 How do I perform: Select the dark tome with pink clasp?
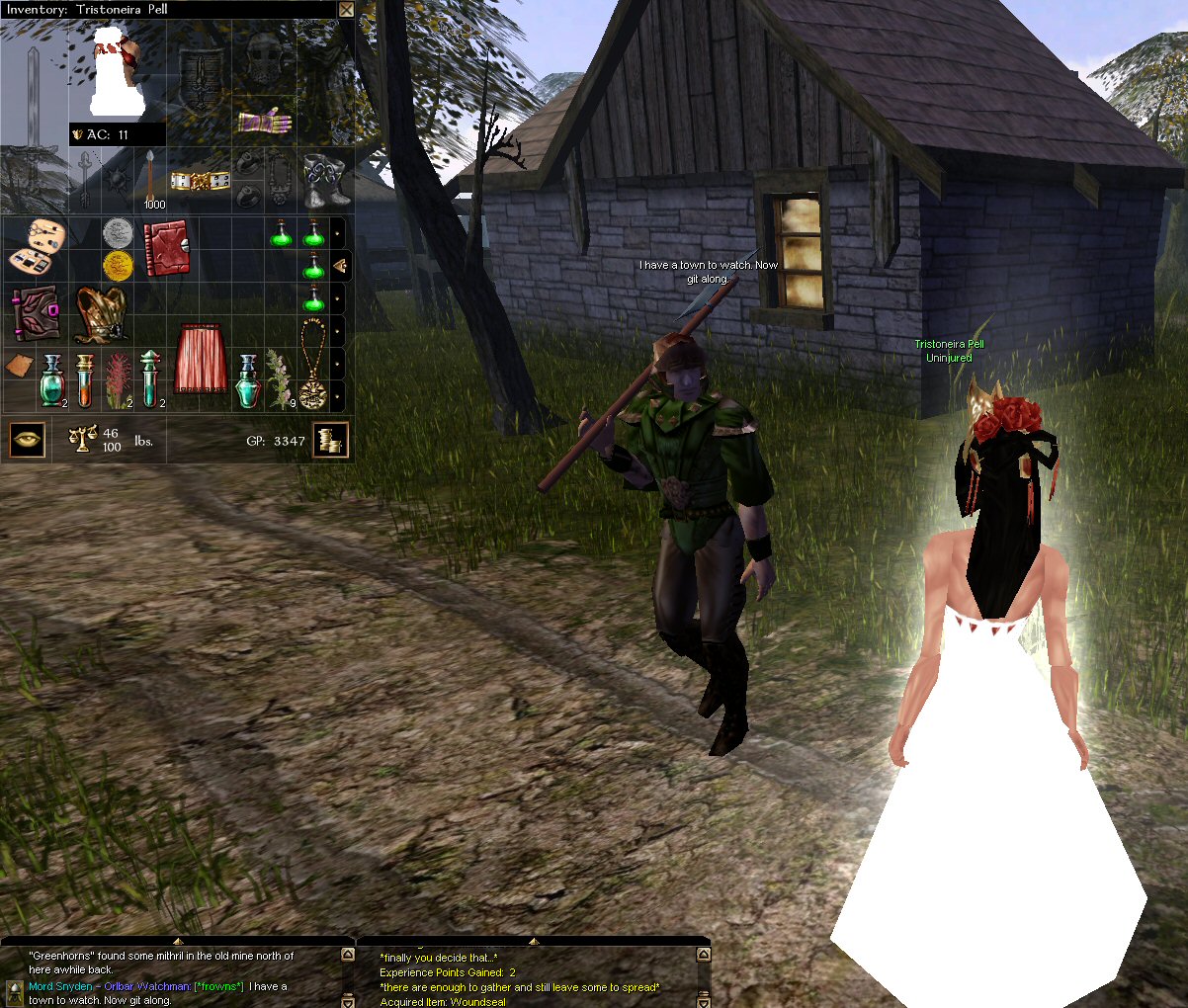(x=36, y=313)
